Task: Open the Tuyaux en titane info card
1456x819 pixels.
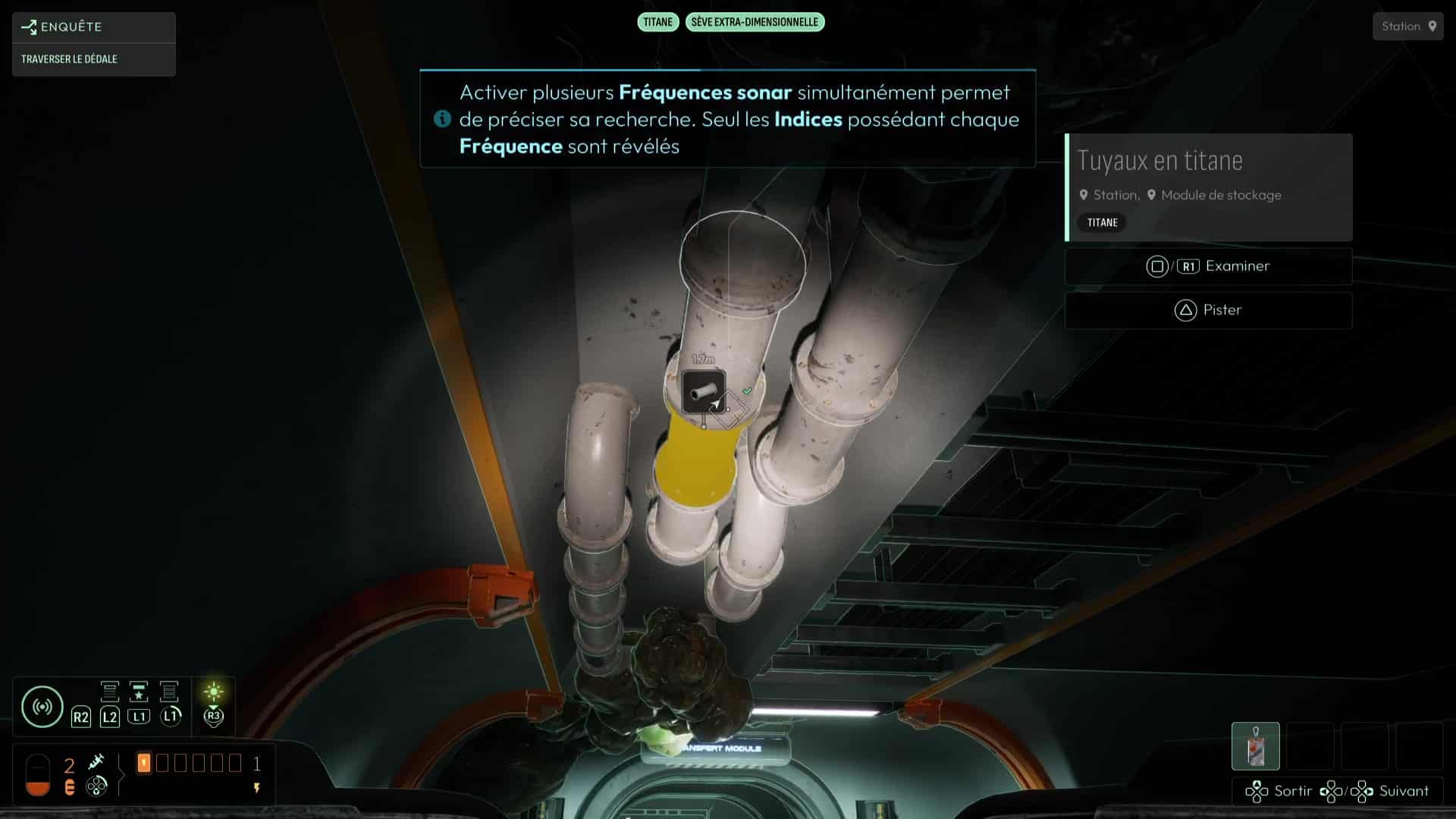Action: pos(1209,187)
